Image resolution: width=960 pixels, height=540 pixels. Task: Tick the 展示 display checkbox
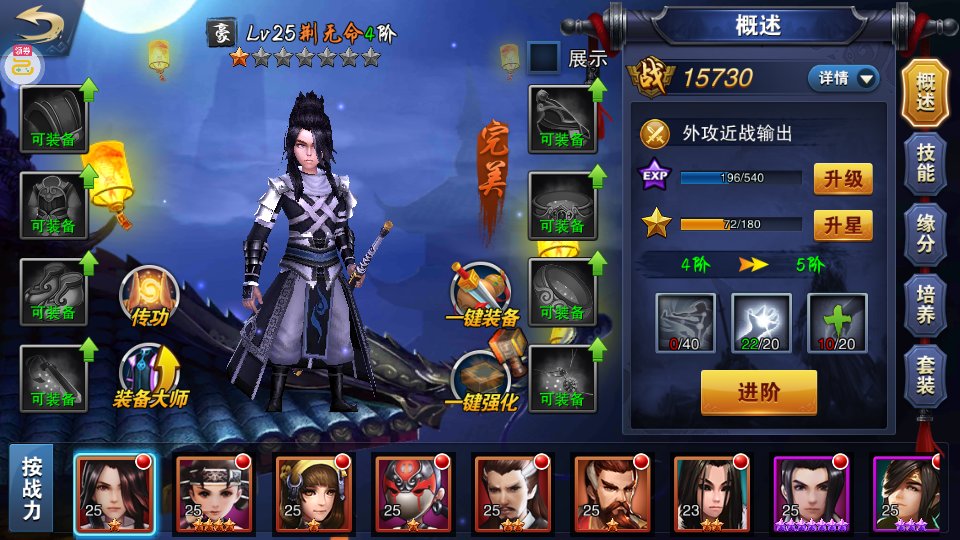tap(543, 57)
